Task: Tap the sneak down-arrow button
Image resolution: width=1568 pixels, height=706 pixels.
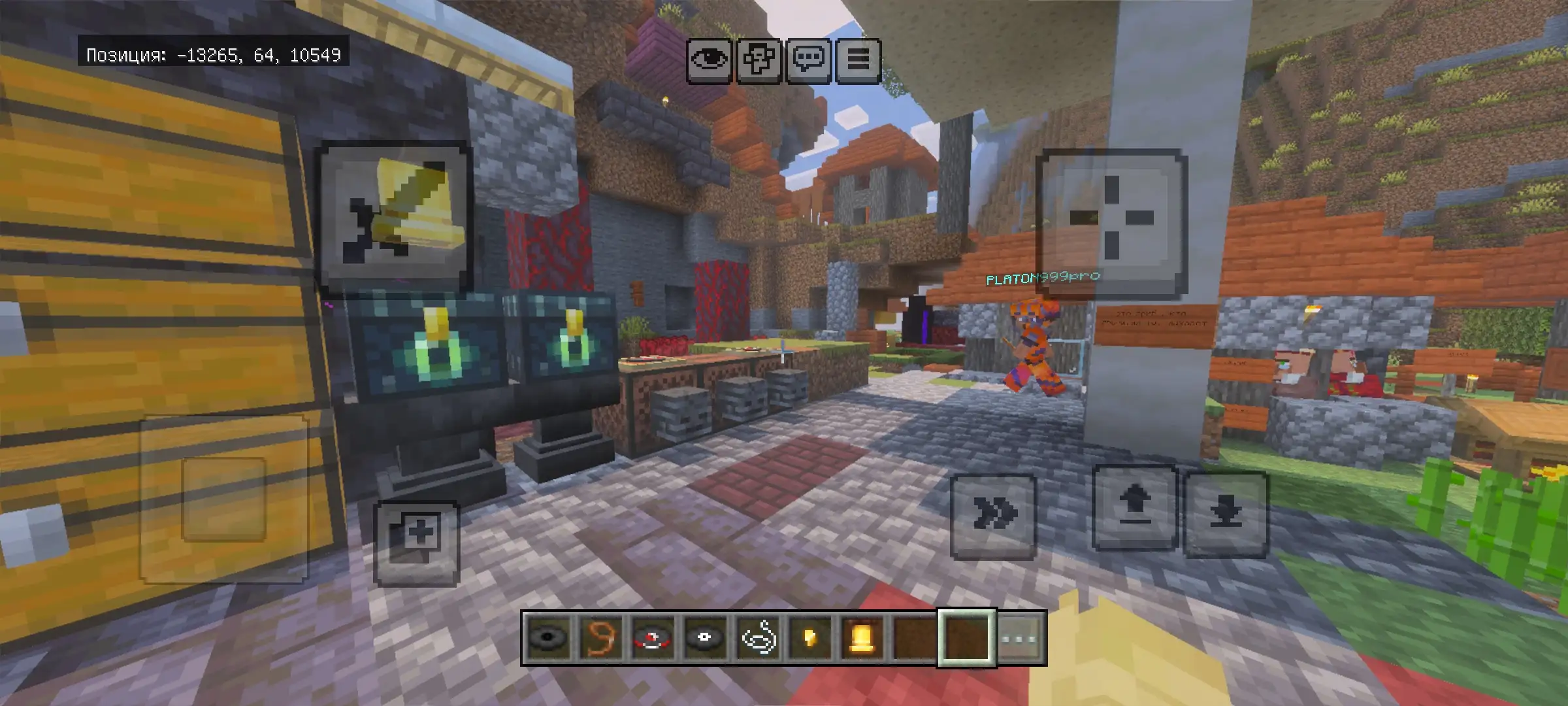Action: pos(1225,514)
